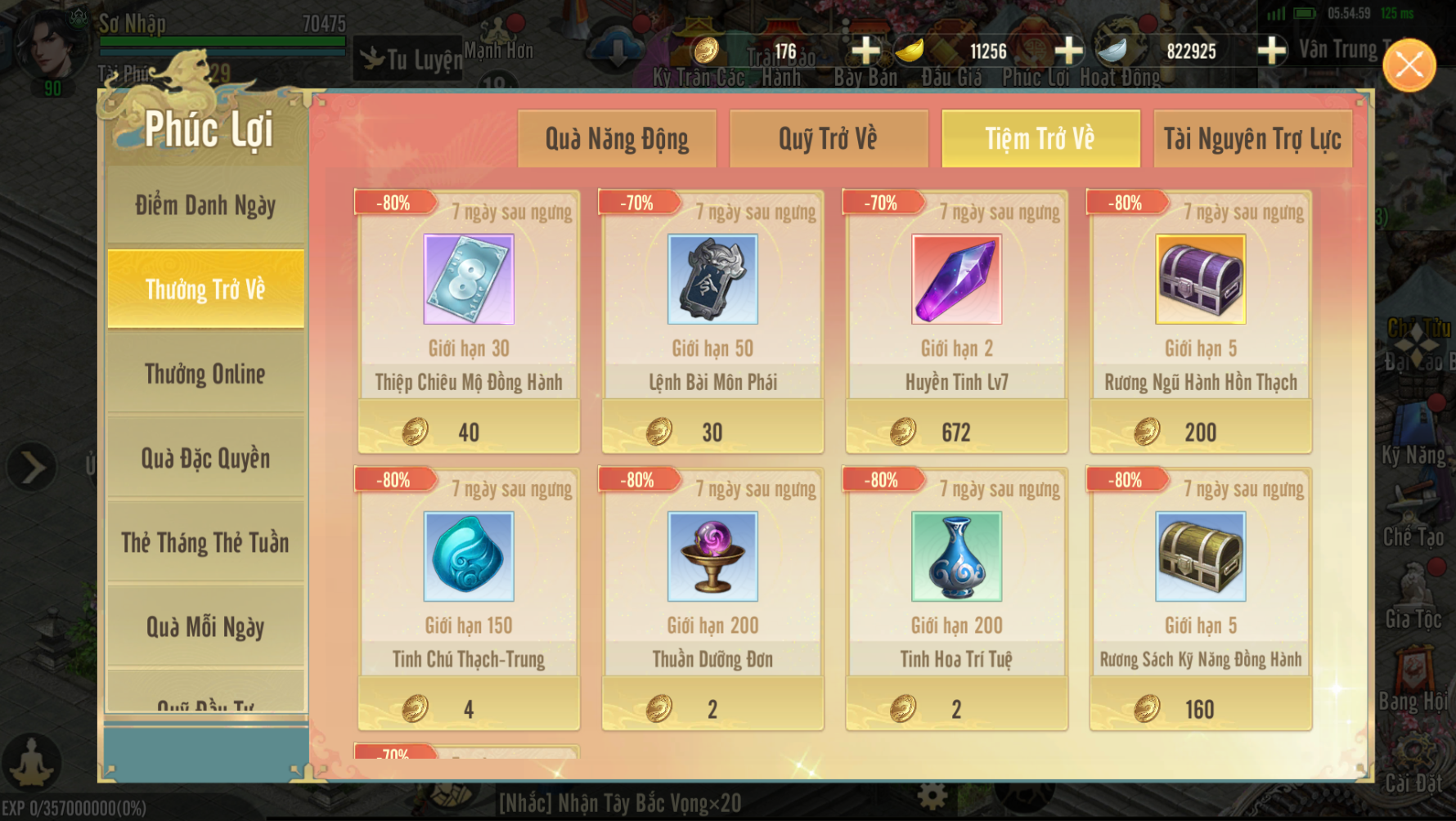The width and height of the screenshot is (1456, 821).
Task: Open Điểm Danh Ngày menu entry
Action: pos(205,205)
